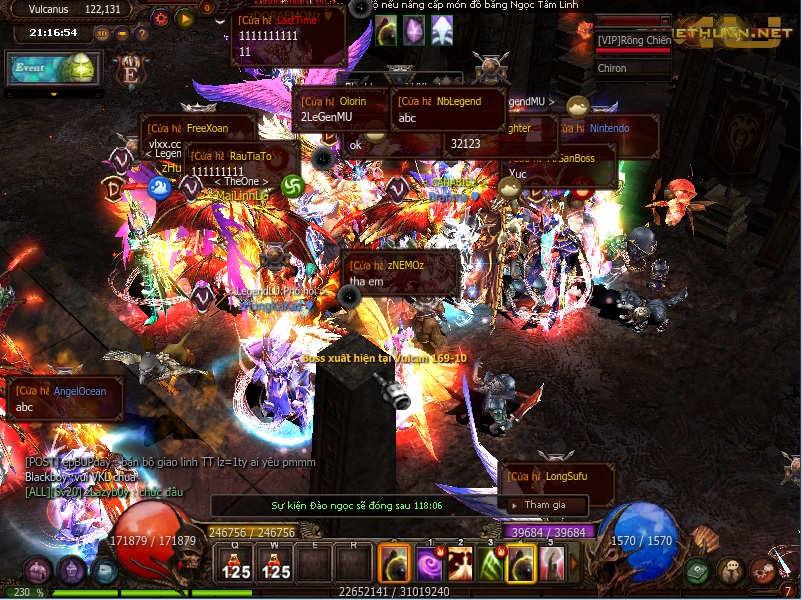
Task: Click the speech bubble chat icon
Action: click(x=731, y=571)
